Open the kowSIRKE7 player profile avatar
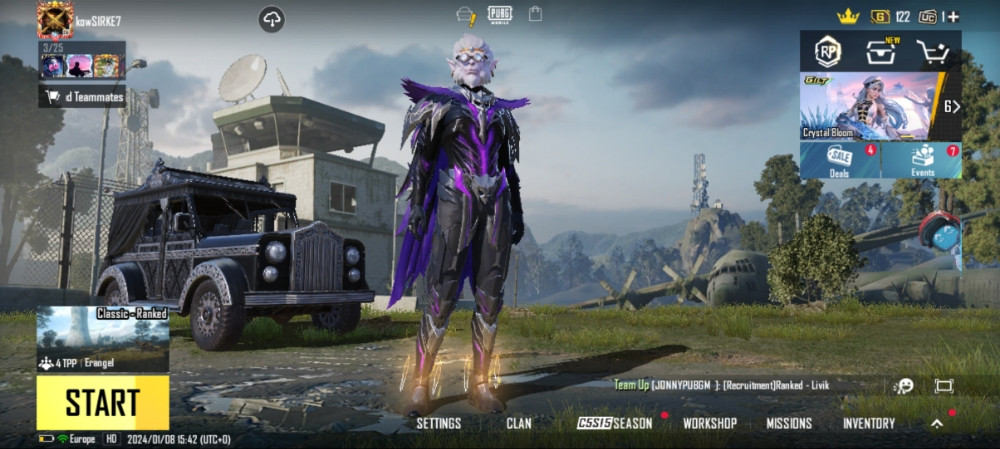This screenshot has height=449, width=1000. coord(55,19)
